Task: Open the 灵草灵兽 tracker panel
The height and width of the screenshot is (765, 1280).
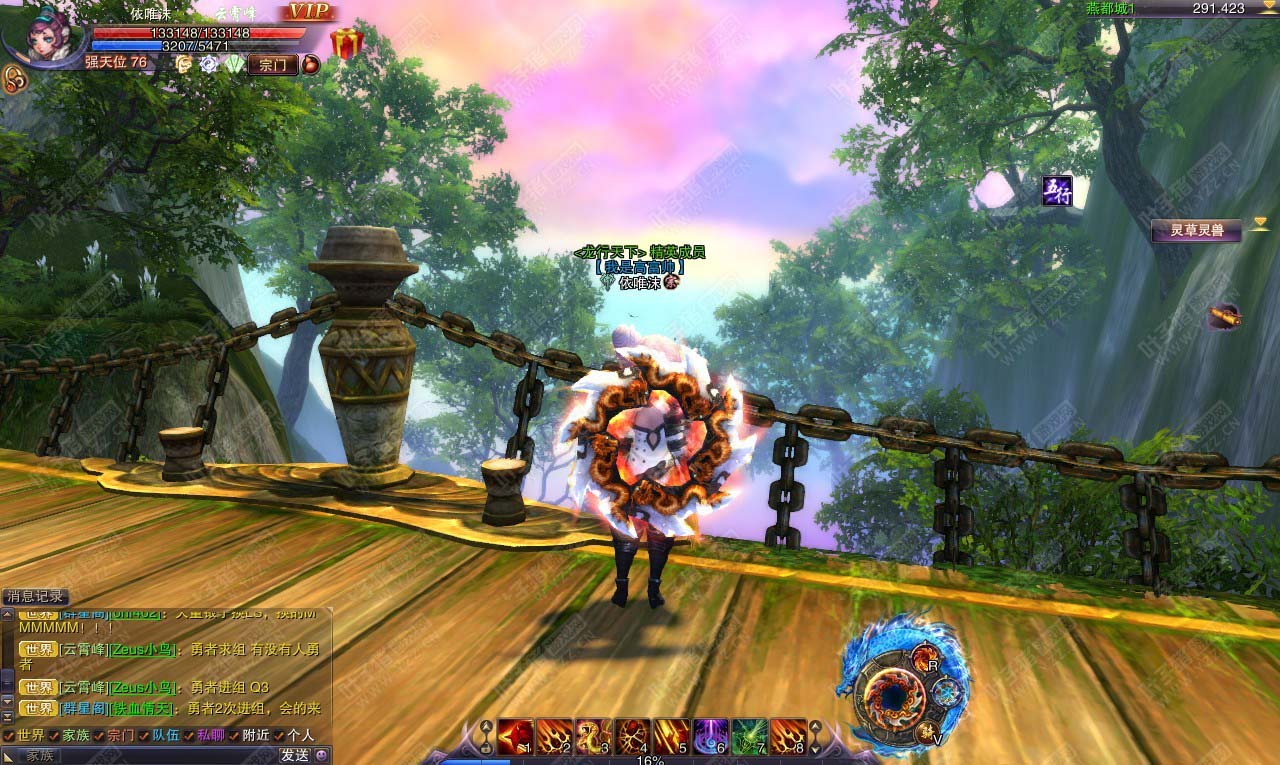Action: (1196, 231)
